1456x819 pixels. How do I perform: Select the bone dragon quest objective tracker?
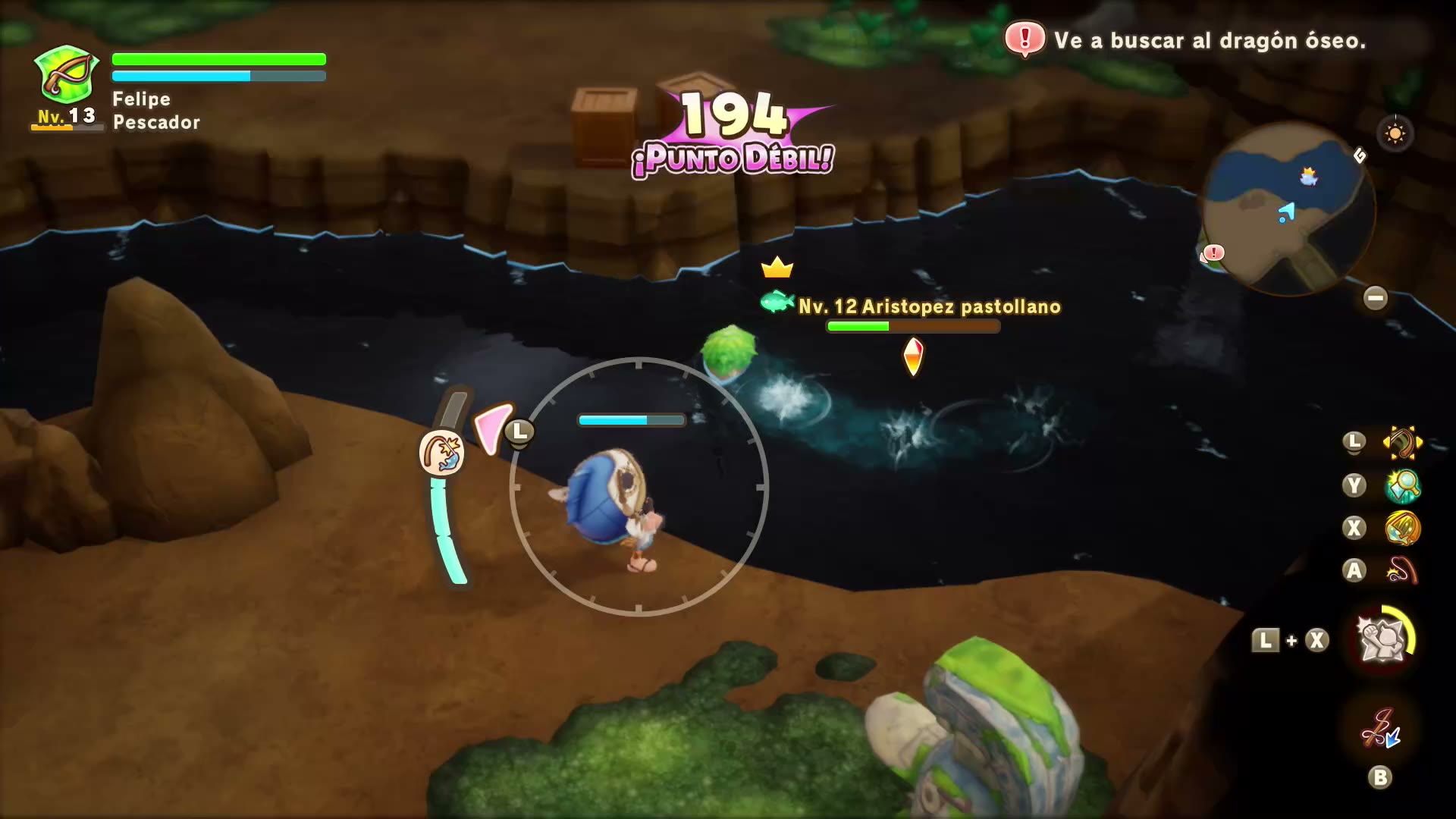tap(1186, 40)
